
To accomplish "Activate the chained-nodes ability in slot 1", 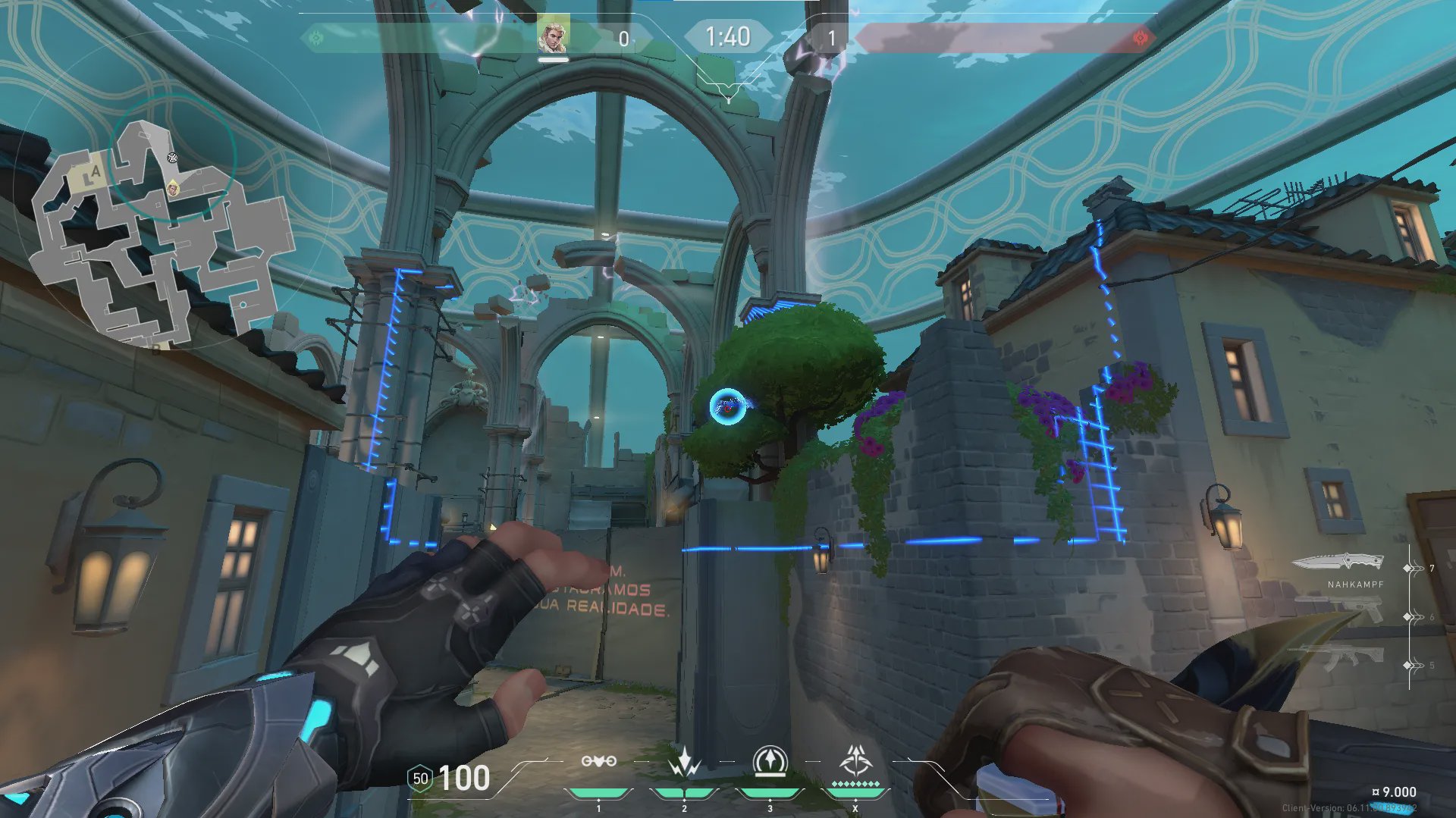I will coord(598,761).
